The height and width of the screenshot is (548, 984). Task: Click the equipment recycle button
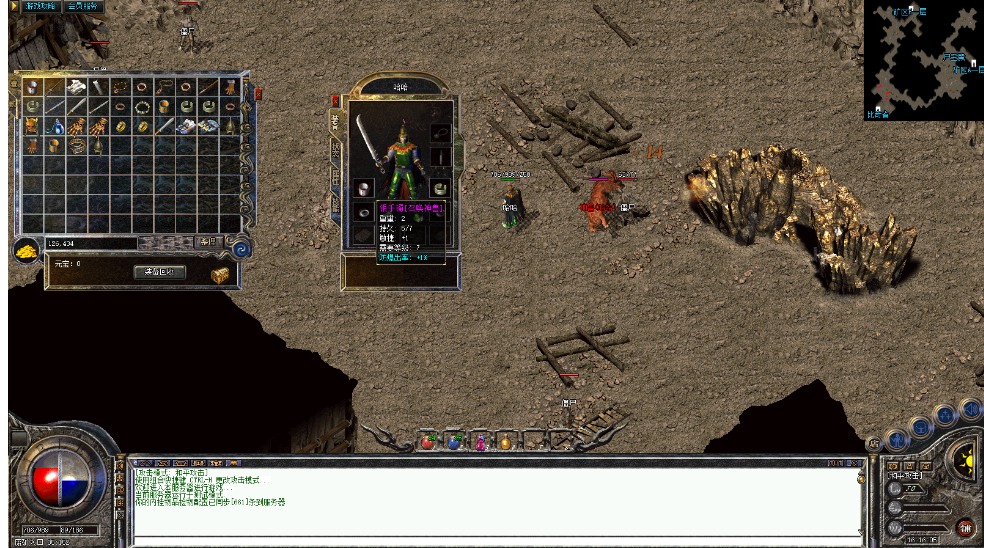(x=159, y=272)
